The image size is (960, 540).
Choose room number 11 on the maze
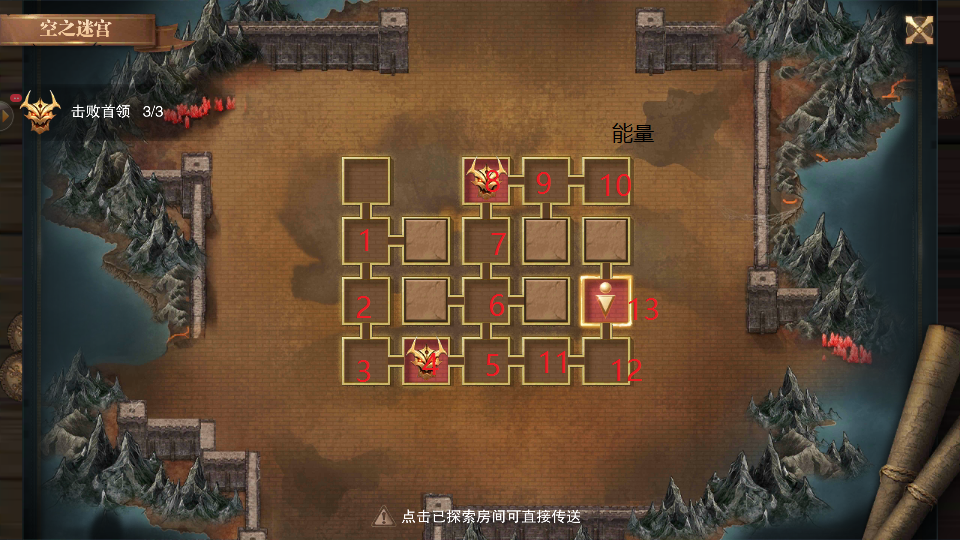[547, 361]
